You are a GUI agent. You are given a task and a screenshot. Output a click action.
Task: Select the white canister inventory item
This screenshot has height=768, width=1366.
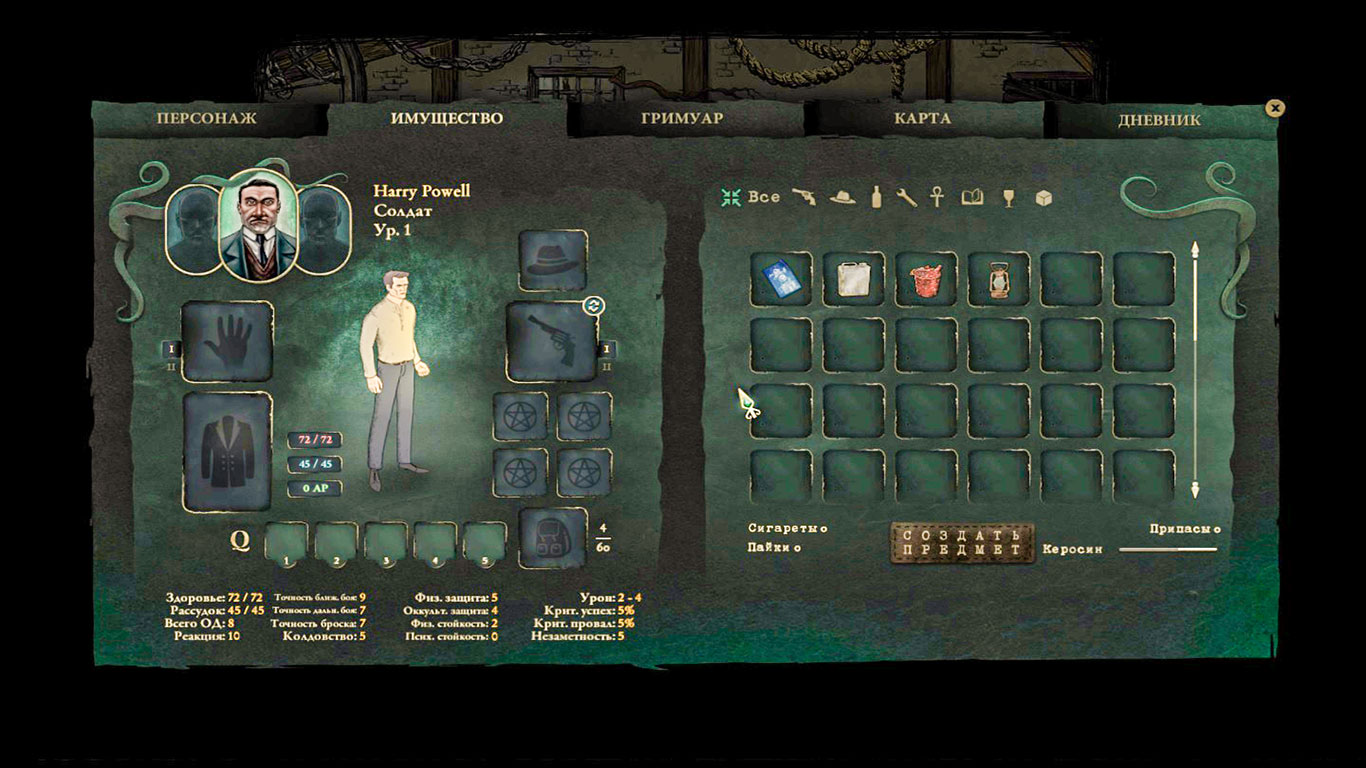pos(854,278)
